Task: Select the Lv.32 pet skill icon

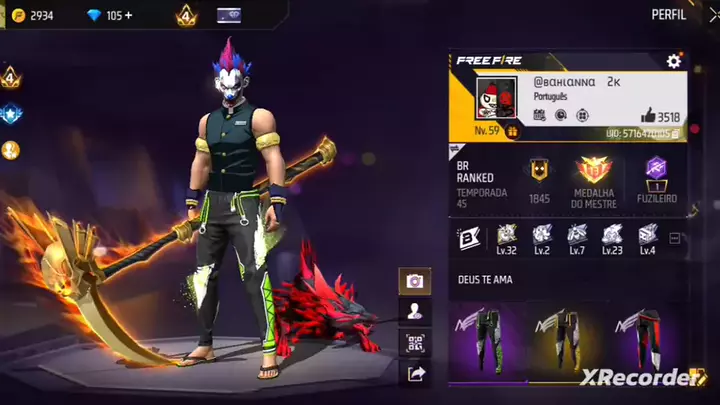Action: pyautogui.click(x=508, y=234)
